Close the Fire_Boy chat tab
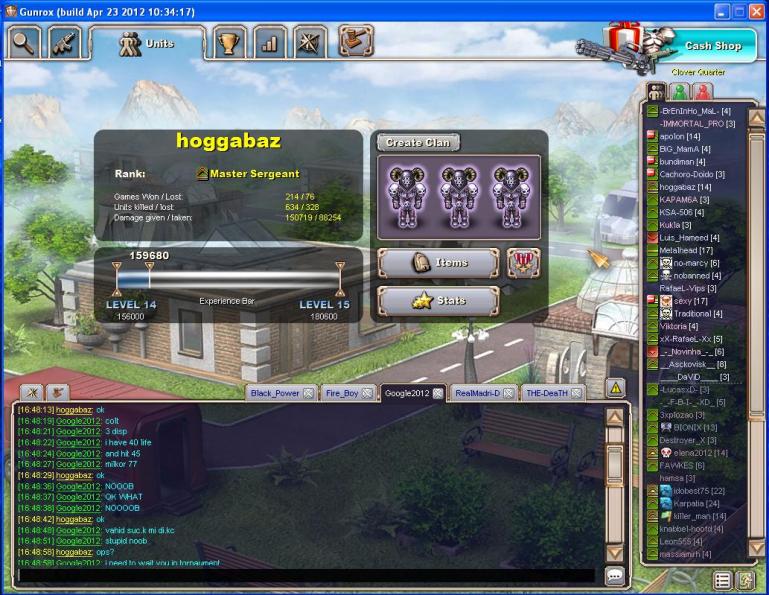 (370, 393)
